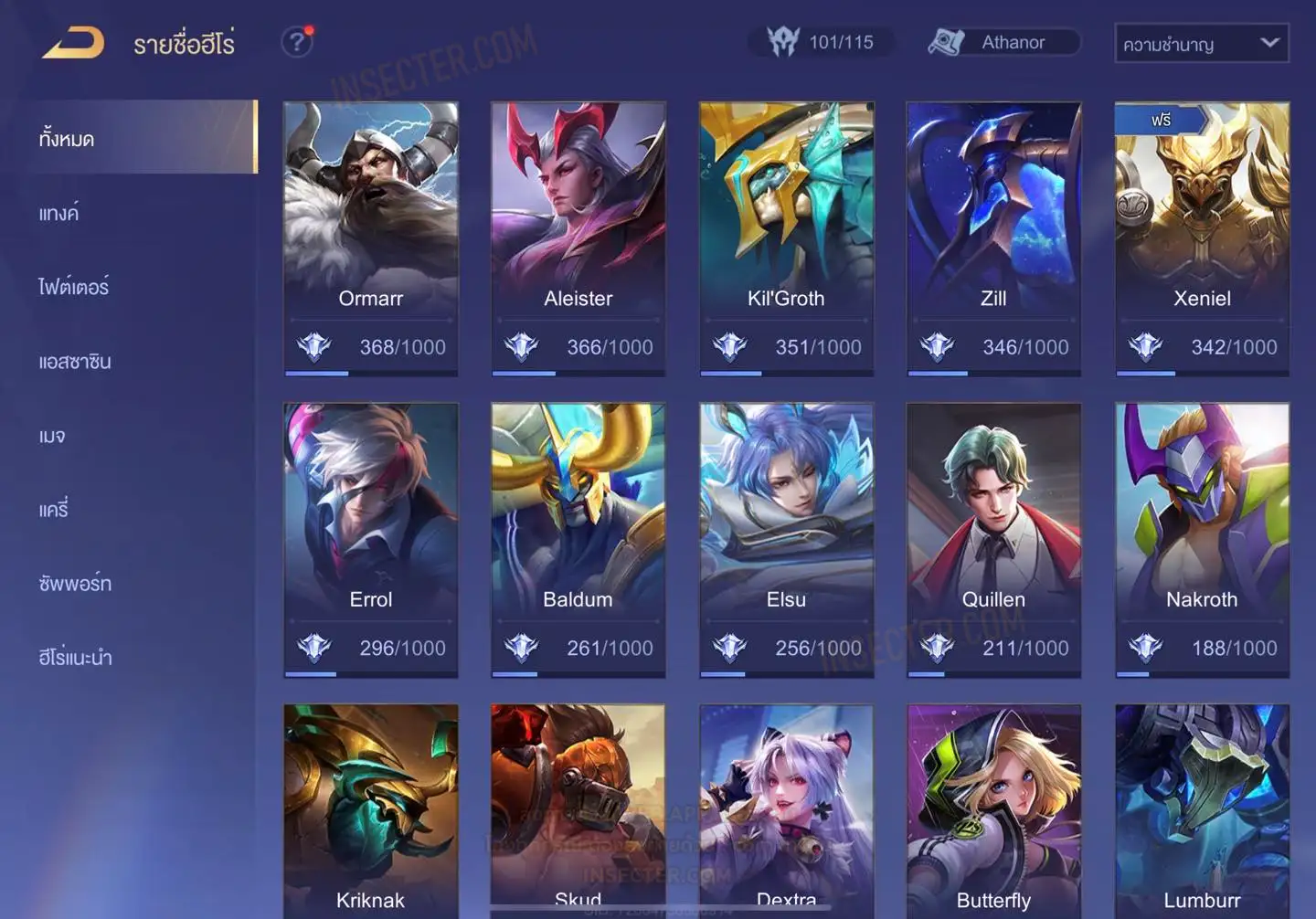Image resolution: width=1316 pixels, height=919 pixels.
Task: Select the Ormarr hero card
Action: tap(371, 238)
